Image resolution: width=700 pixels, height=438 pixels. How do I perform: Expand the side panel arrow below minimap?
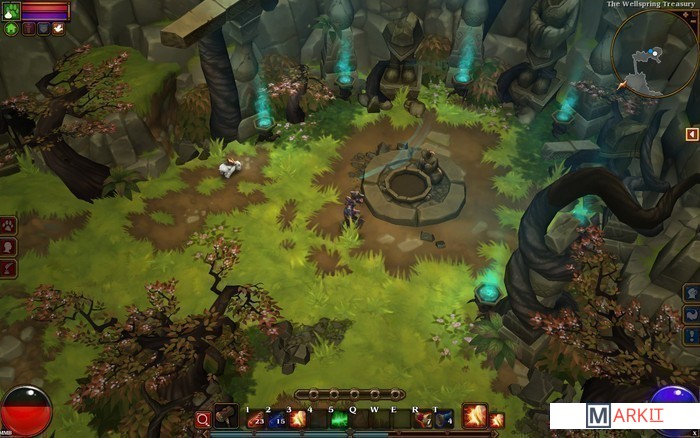691,134
